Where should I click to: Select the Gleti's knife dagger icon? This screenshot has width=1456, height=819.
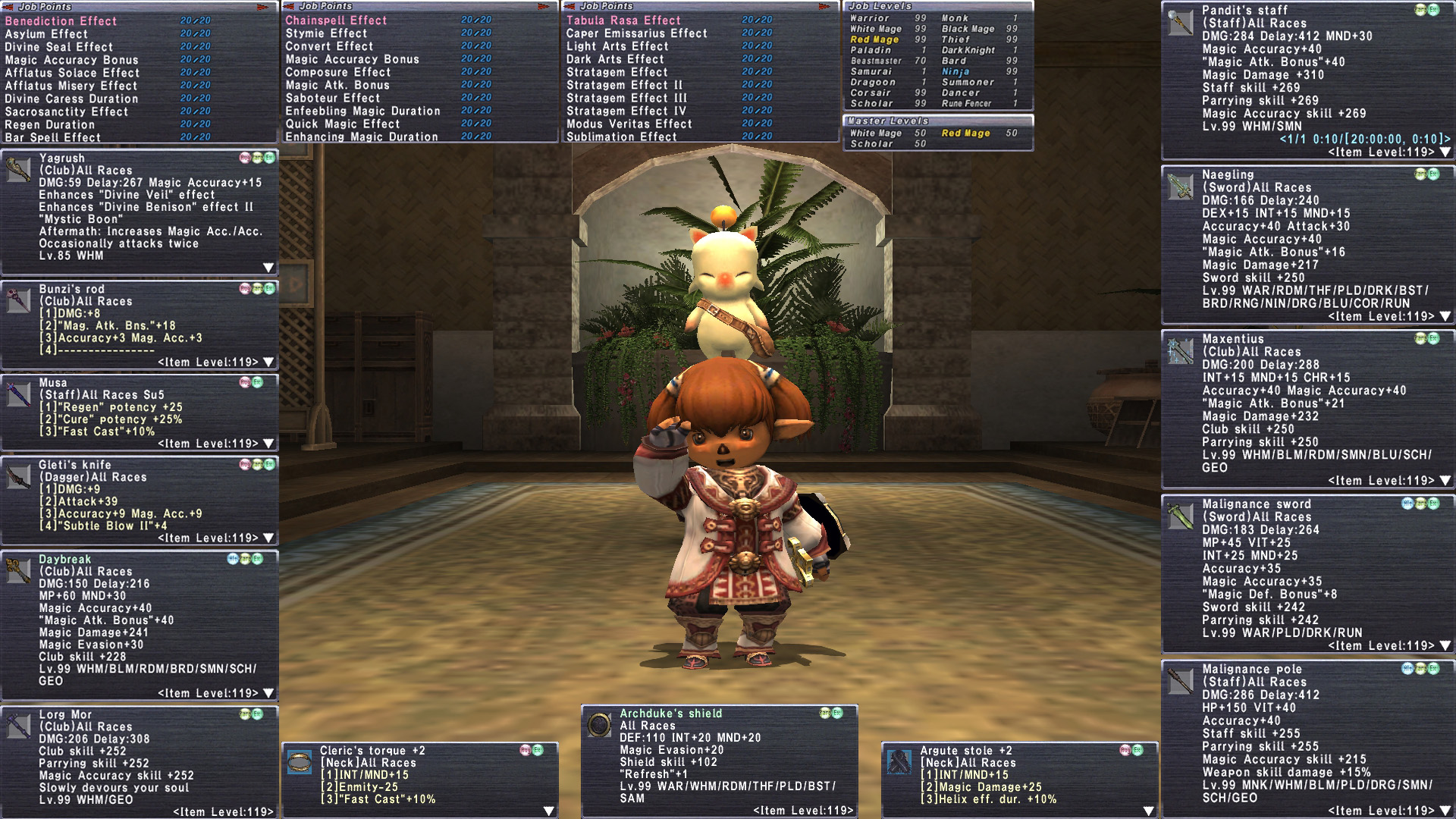click(18, 476)
